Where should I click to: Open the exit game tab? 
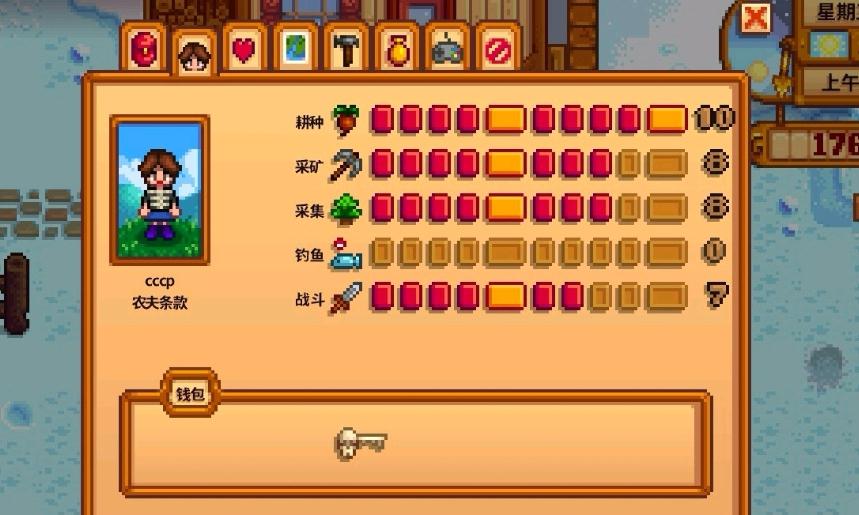click(497, 49)
